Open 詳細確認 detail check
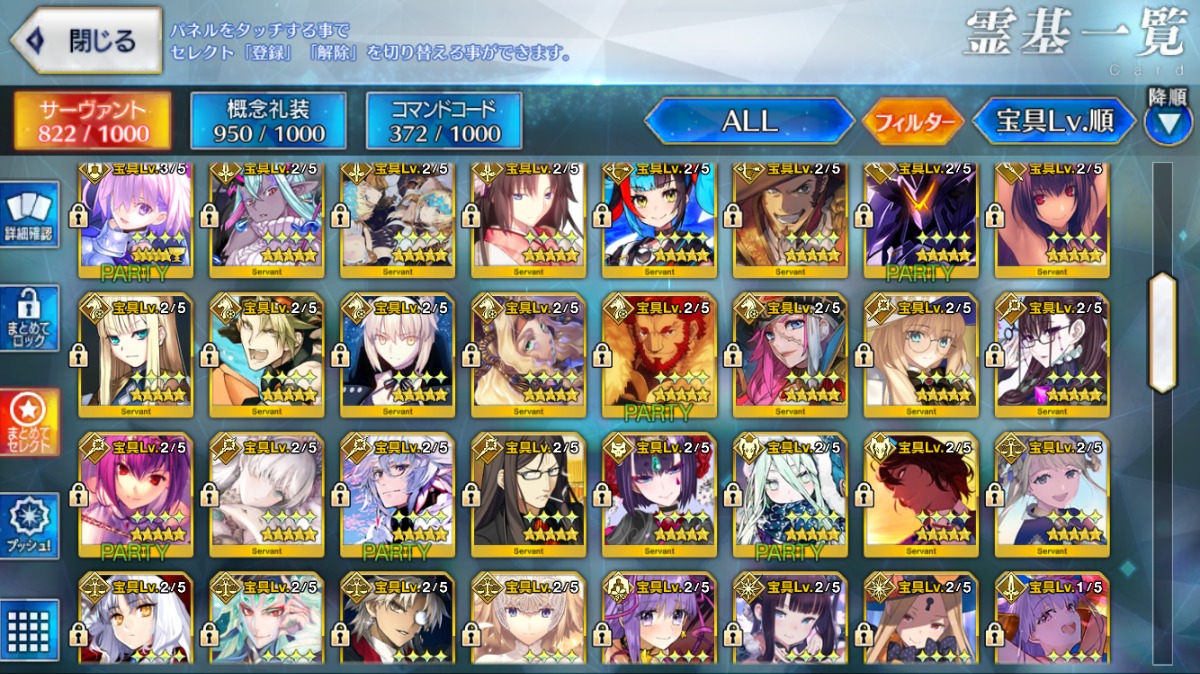The image size is (1200, 674). point(30,216)
